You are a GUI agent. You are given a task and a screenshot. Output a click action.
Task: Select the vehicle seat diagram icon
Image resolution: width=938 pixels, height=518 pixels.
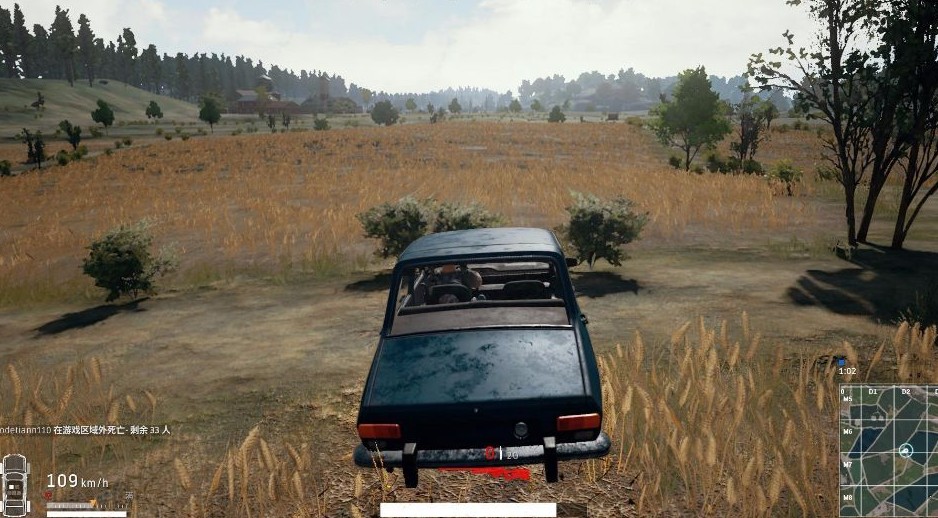[15, 485]
